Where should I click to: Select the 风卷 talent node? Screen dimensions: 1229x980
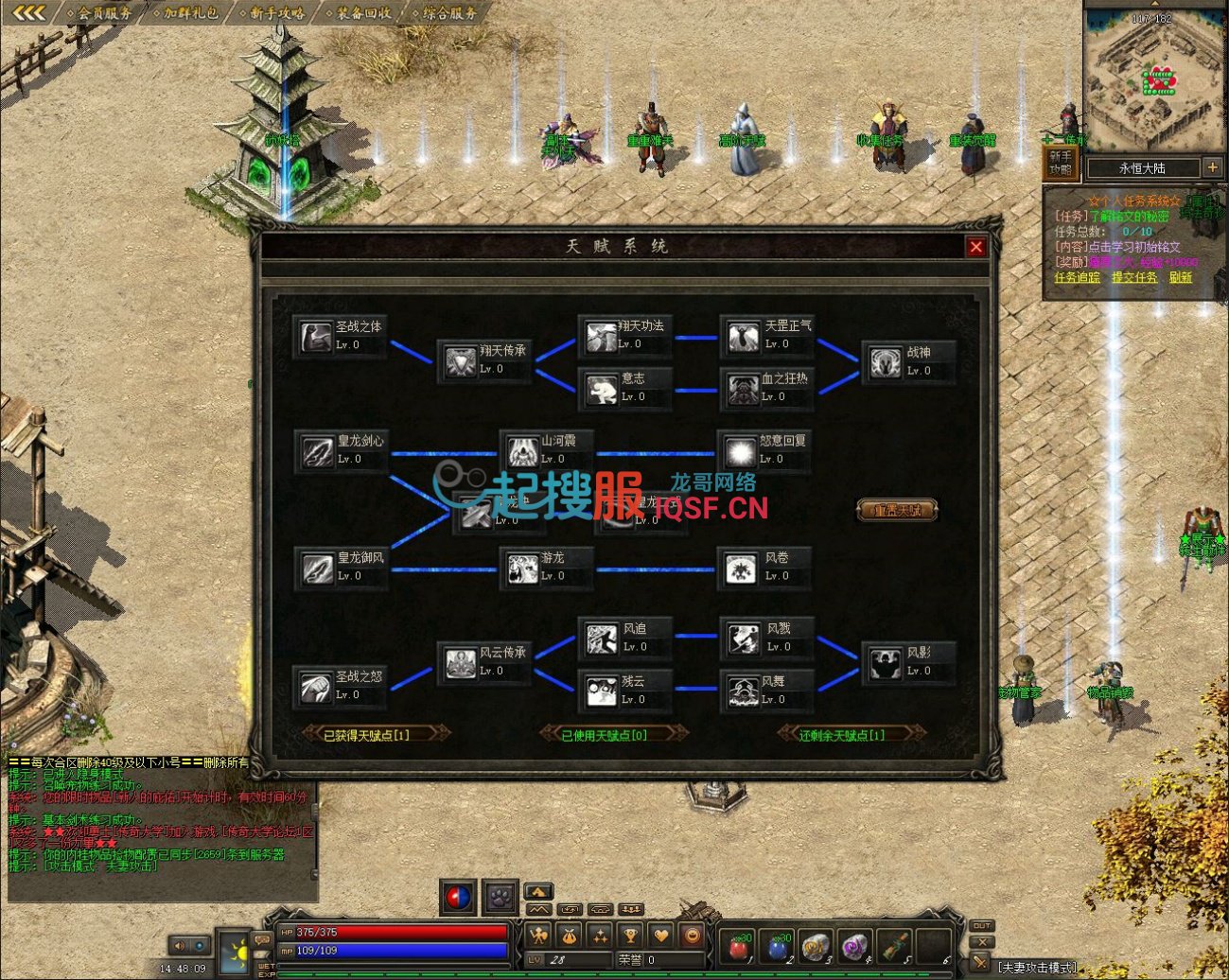click(x=741, y=568)
